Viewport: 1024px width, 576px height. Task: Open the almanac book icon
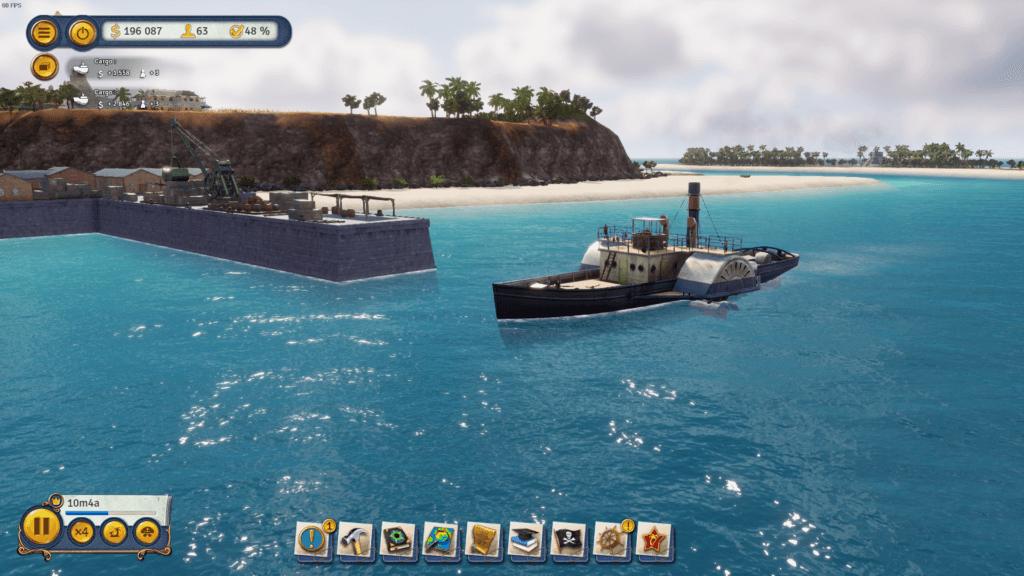tap(397, 540)
